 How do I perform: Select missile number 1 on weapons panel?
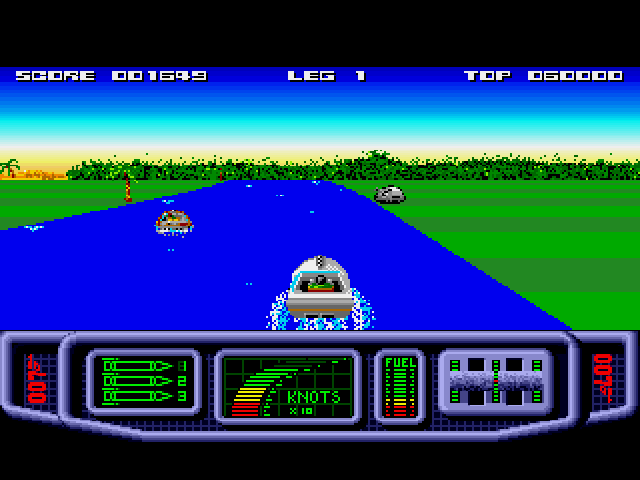click(x=140, y=366)
